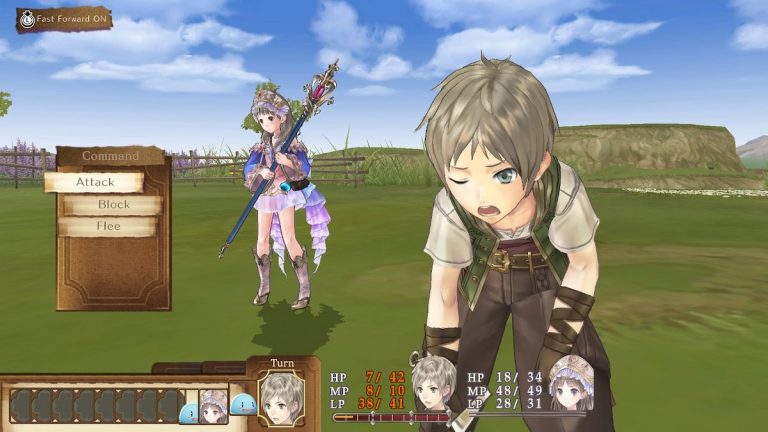
Task: Toggle the Fast Forward ON indicator
Action: pyautogui.click(x=64, y=19)
